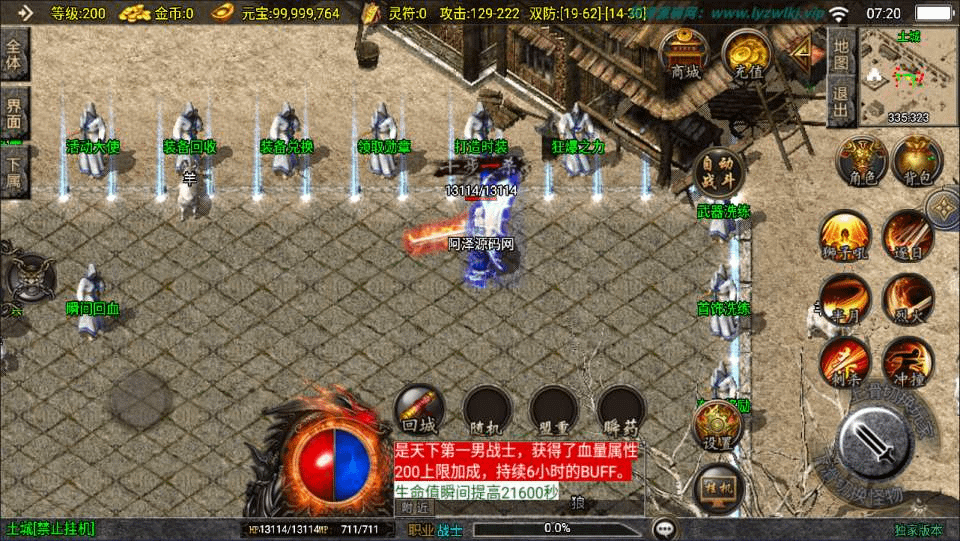Open the 充值 recharge menu
960x541 pixels.
click(x=745, y=53)
